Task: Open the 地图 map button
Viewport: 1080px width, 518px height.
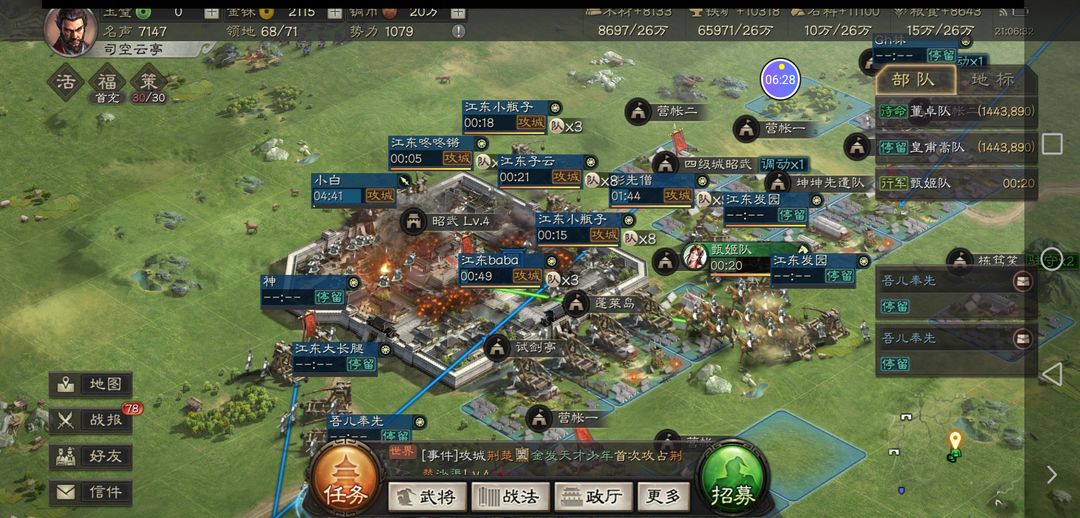Action: 92,384
